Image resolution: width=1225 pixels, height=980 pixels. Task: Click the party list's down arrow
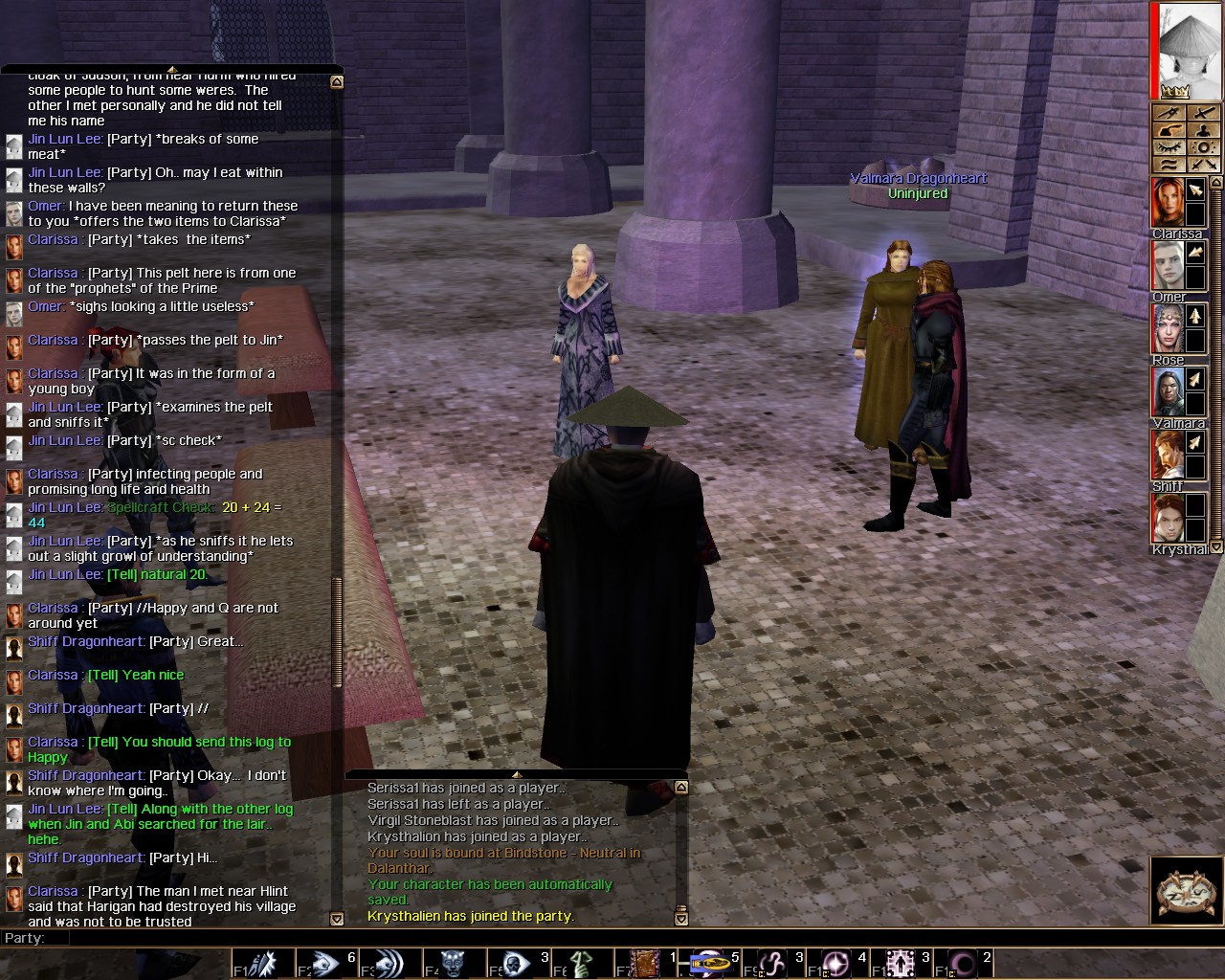1216,547
